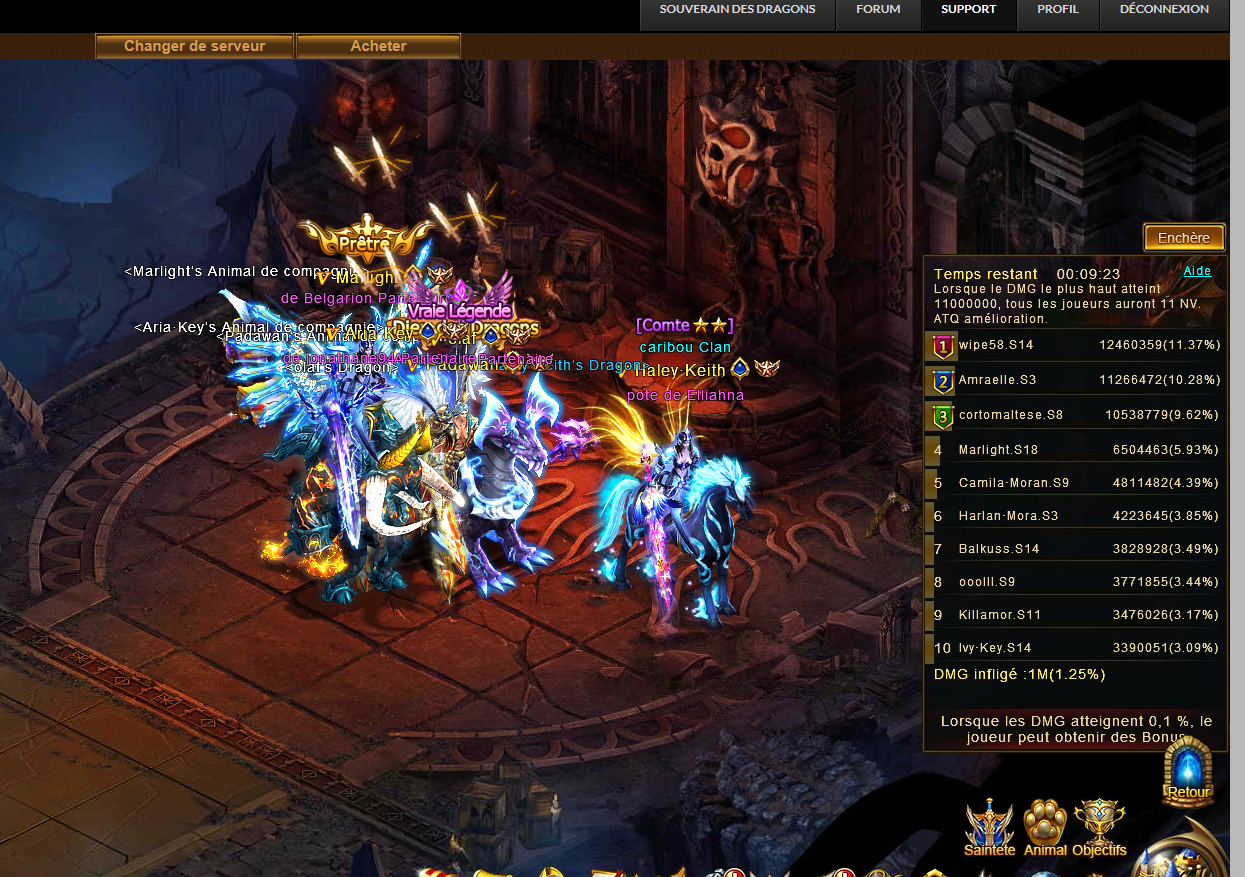Open the Sainteté menu icon
1245x877 pixels.
click(989, 826)
